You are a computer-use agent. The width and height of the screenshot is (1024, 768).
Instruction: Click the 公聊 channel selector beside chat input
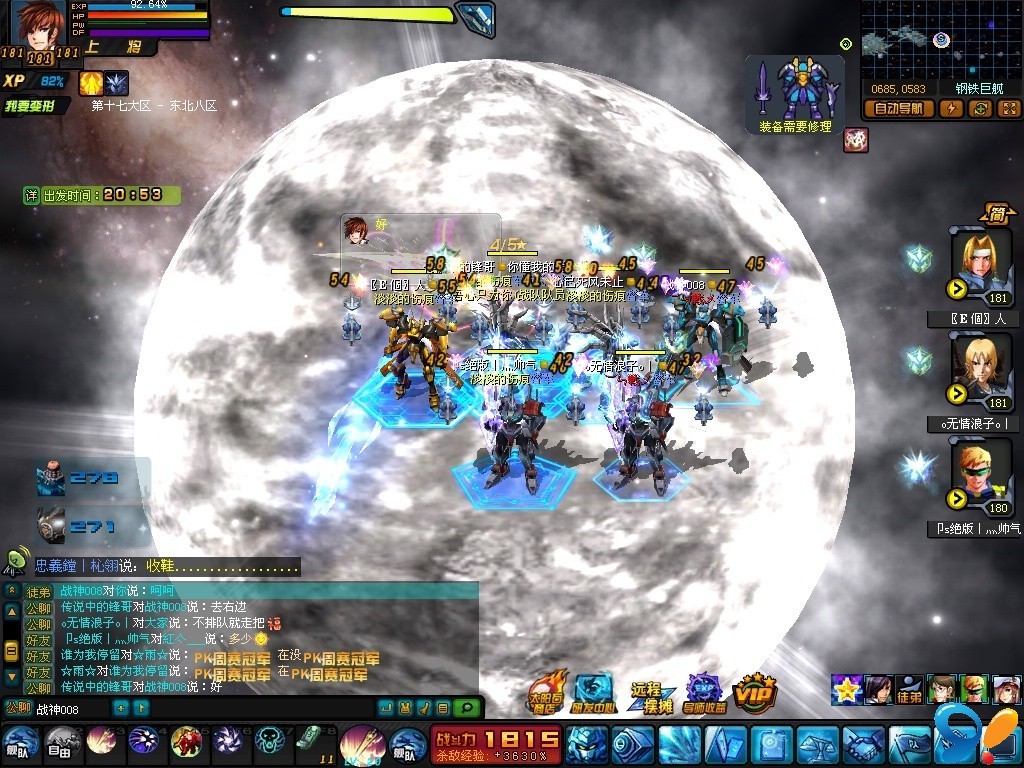click(x=17, y=709)
